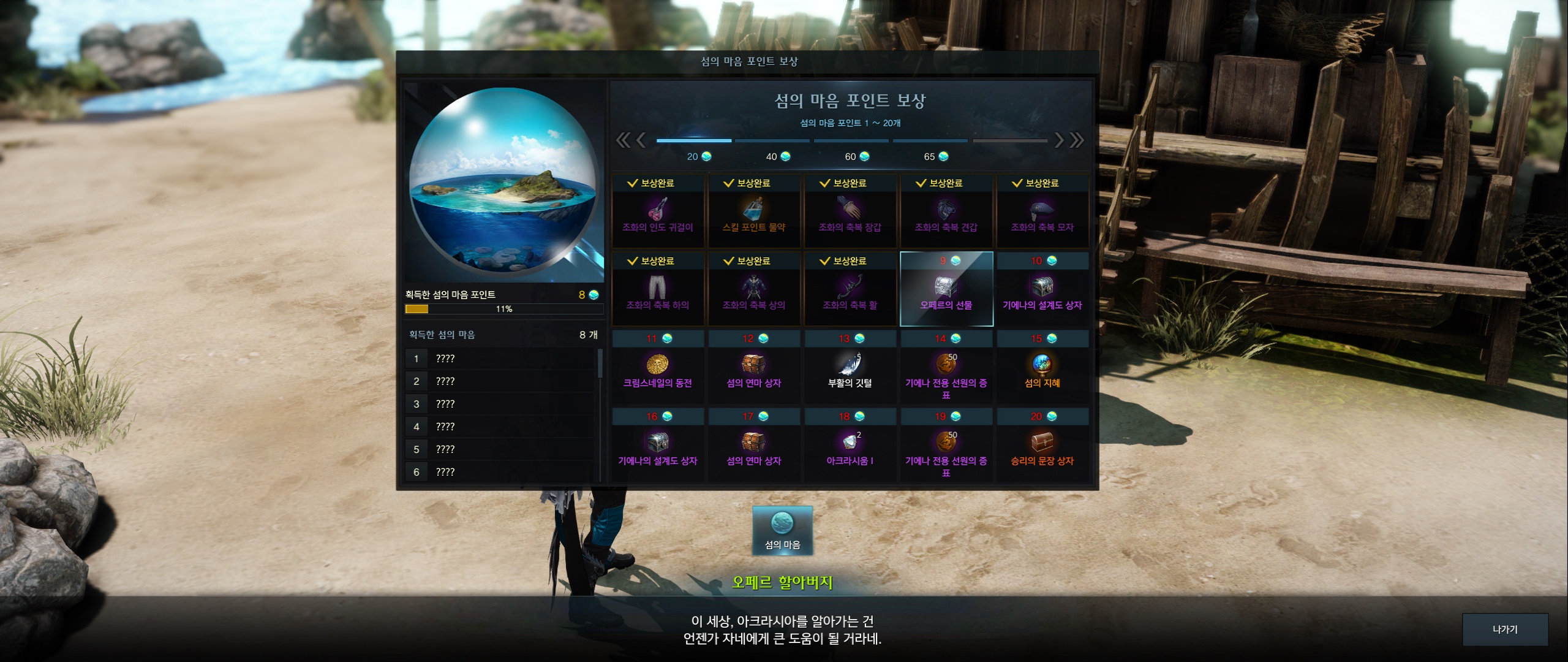1568x662 pixels.
Task: Select the 조화의 인도 귀걸이 reward
Action: pyautogui.click(x=657, y=211)
